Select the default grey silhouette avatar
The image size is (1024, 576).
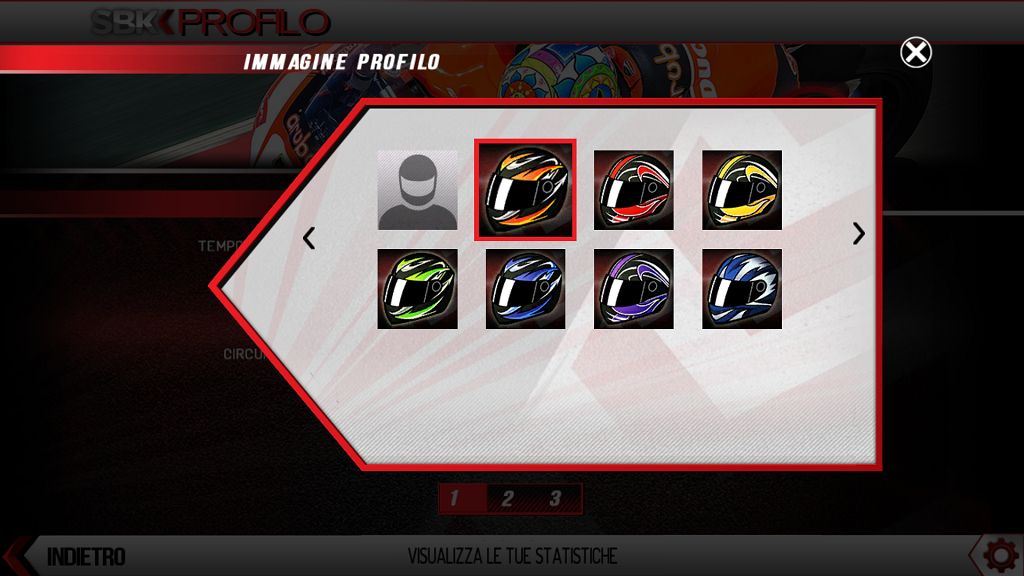coord(417,190)
